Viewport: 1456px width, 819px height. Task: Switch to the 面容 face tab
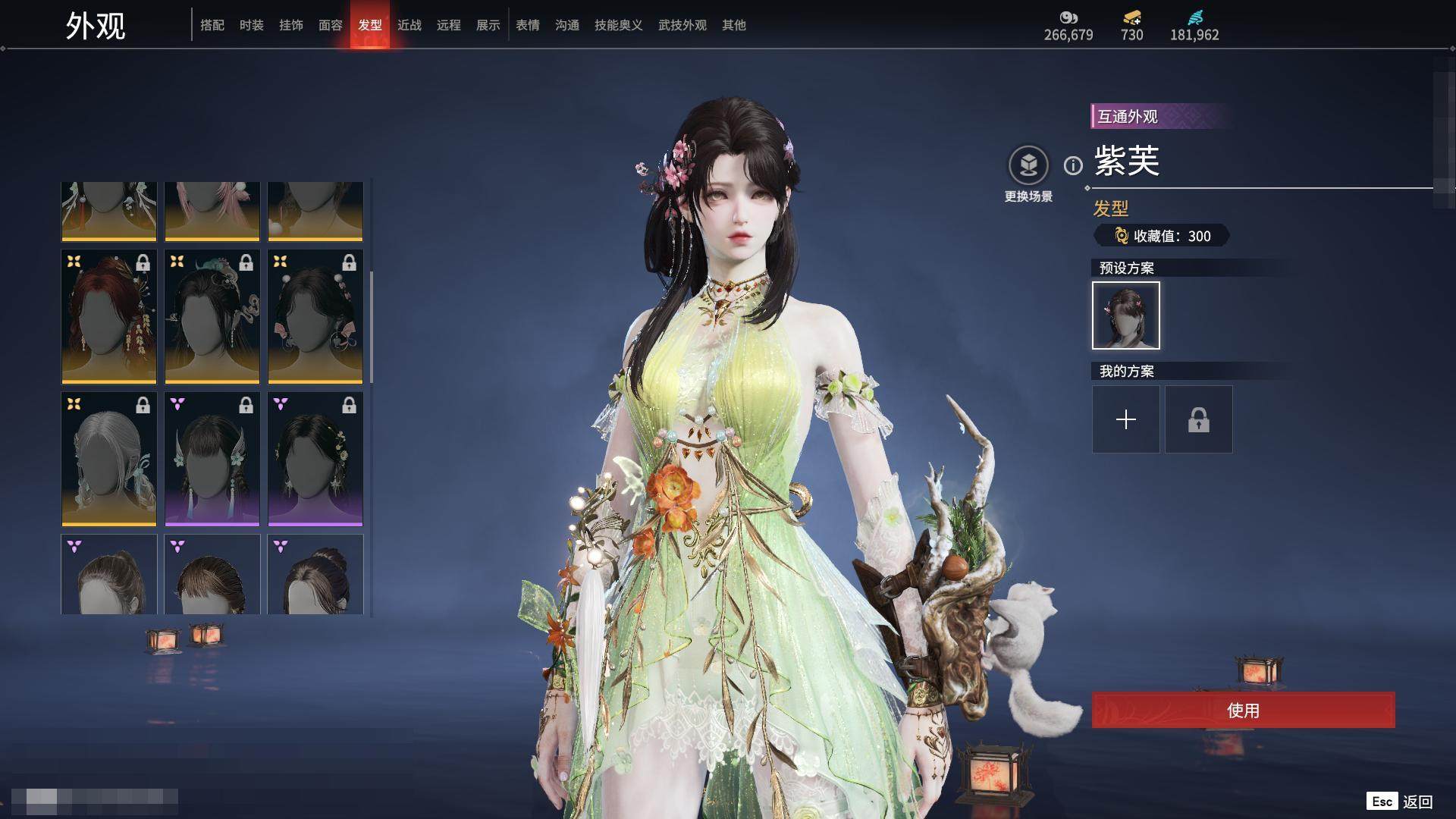pos(331,25)
